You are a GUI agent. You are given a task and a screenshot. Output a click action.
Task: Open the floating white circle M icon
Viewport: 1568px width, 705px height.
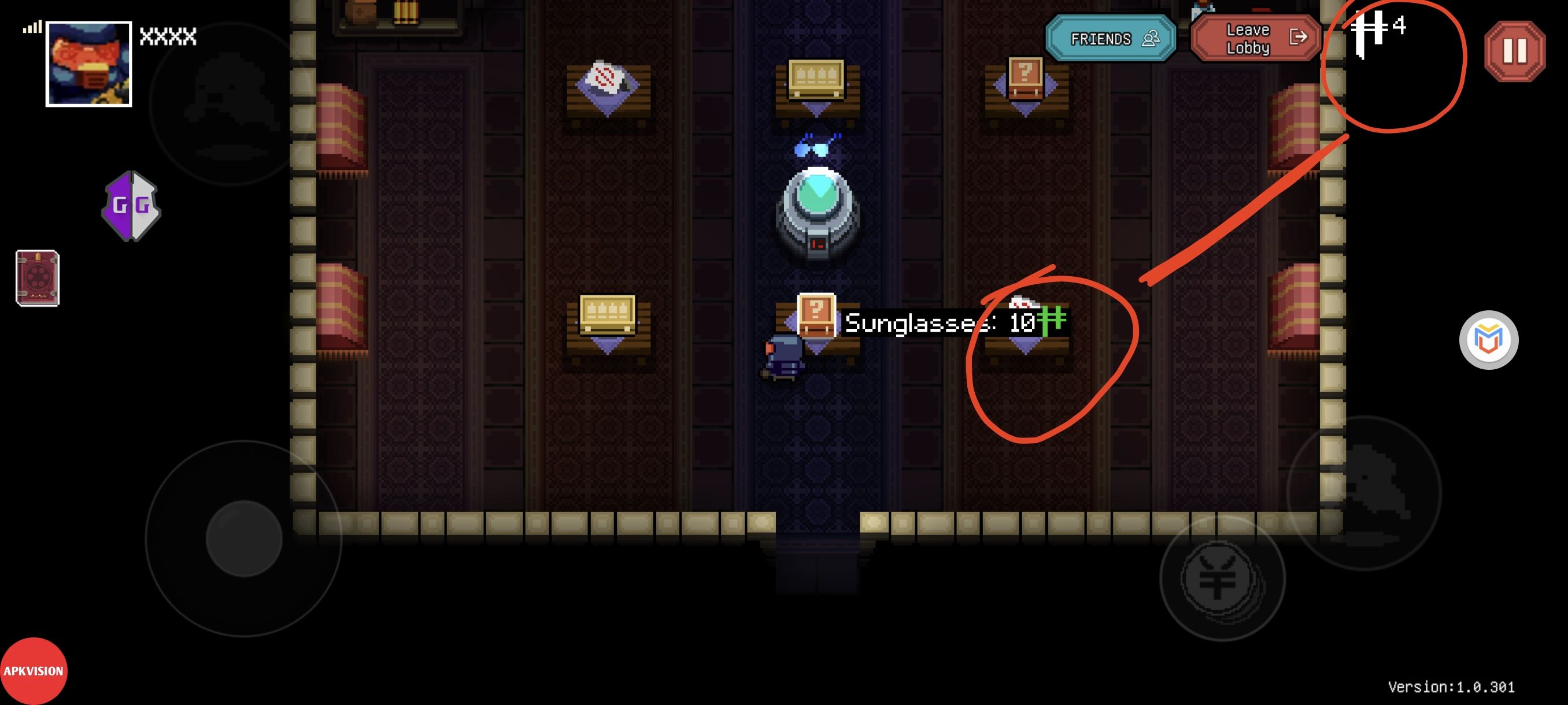pos(1488,339)
